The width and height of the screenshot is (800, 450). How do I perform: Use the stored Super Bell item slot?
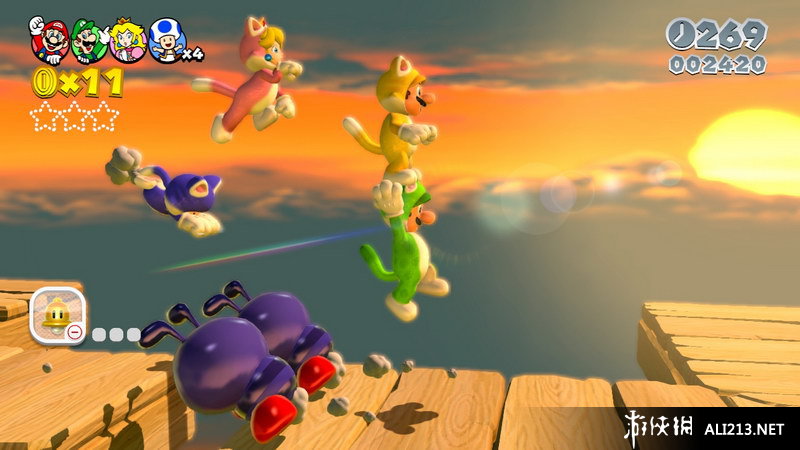click(x=56, y=315)
